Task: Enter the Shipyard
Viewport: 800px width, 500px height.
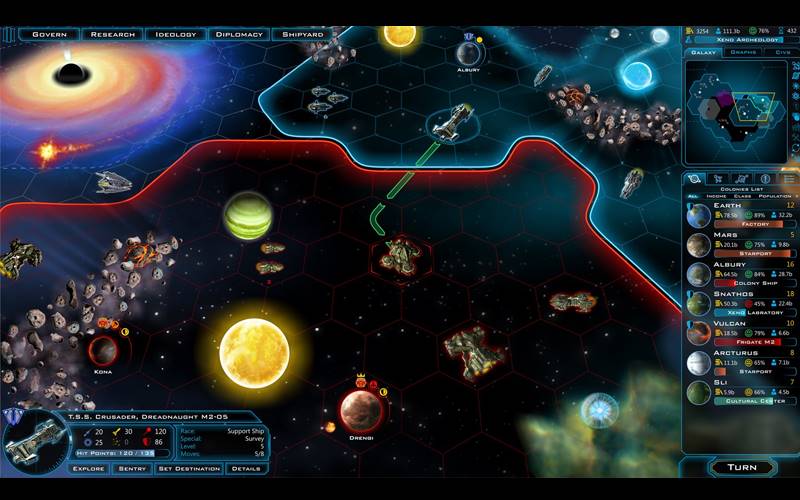Action: click(302, 34)
